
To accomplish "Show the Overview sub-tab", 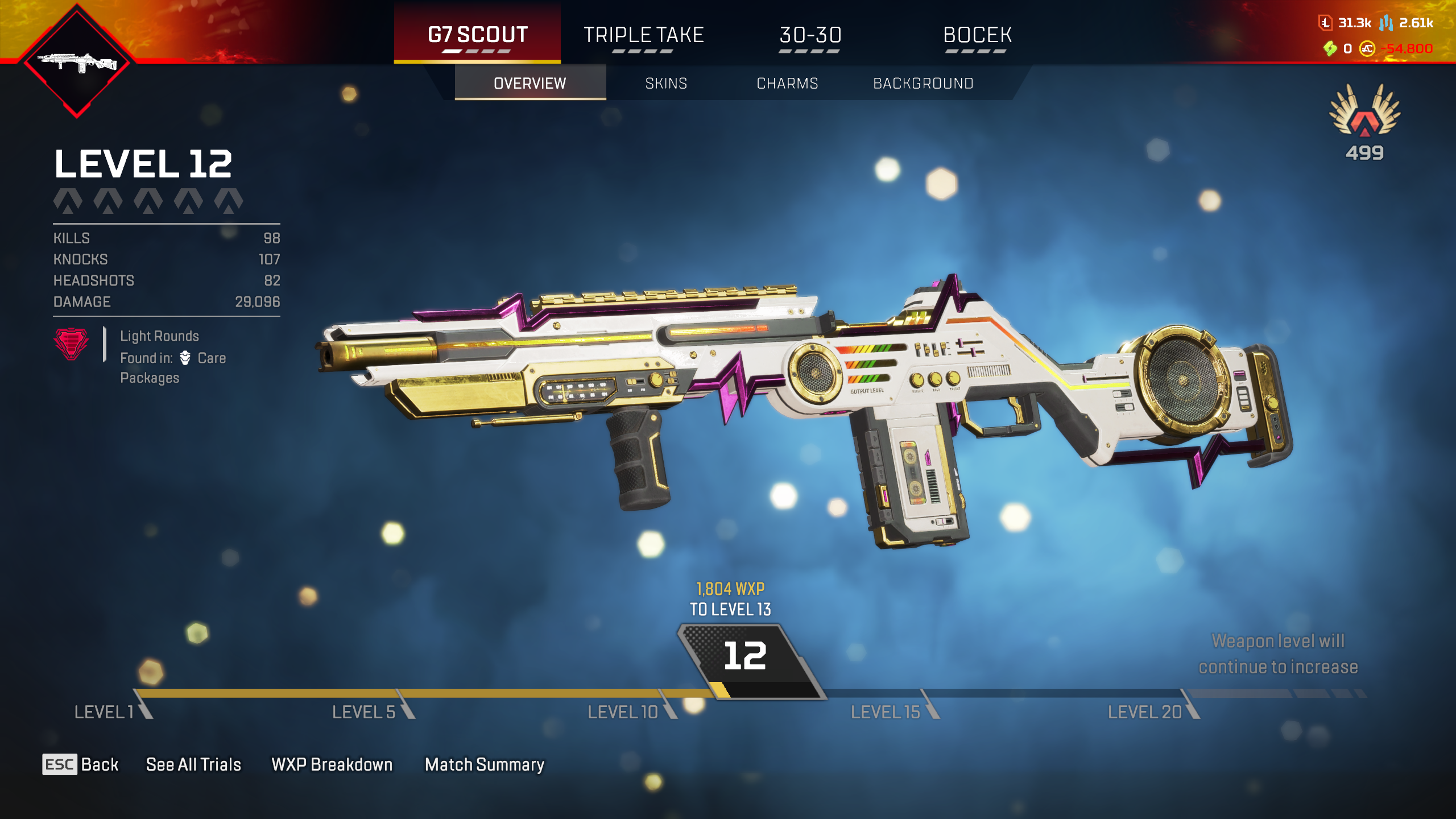I will (530, 84).
